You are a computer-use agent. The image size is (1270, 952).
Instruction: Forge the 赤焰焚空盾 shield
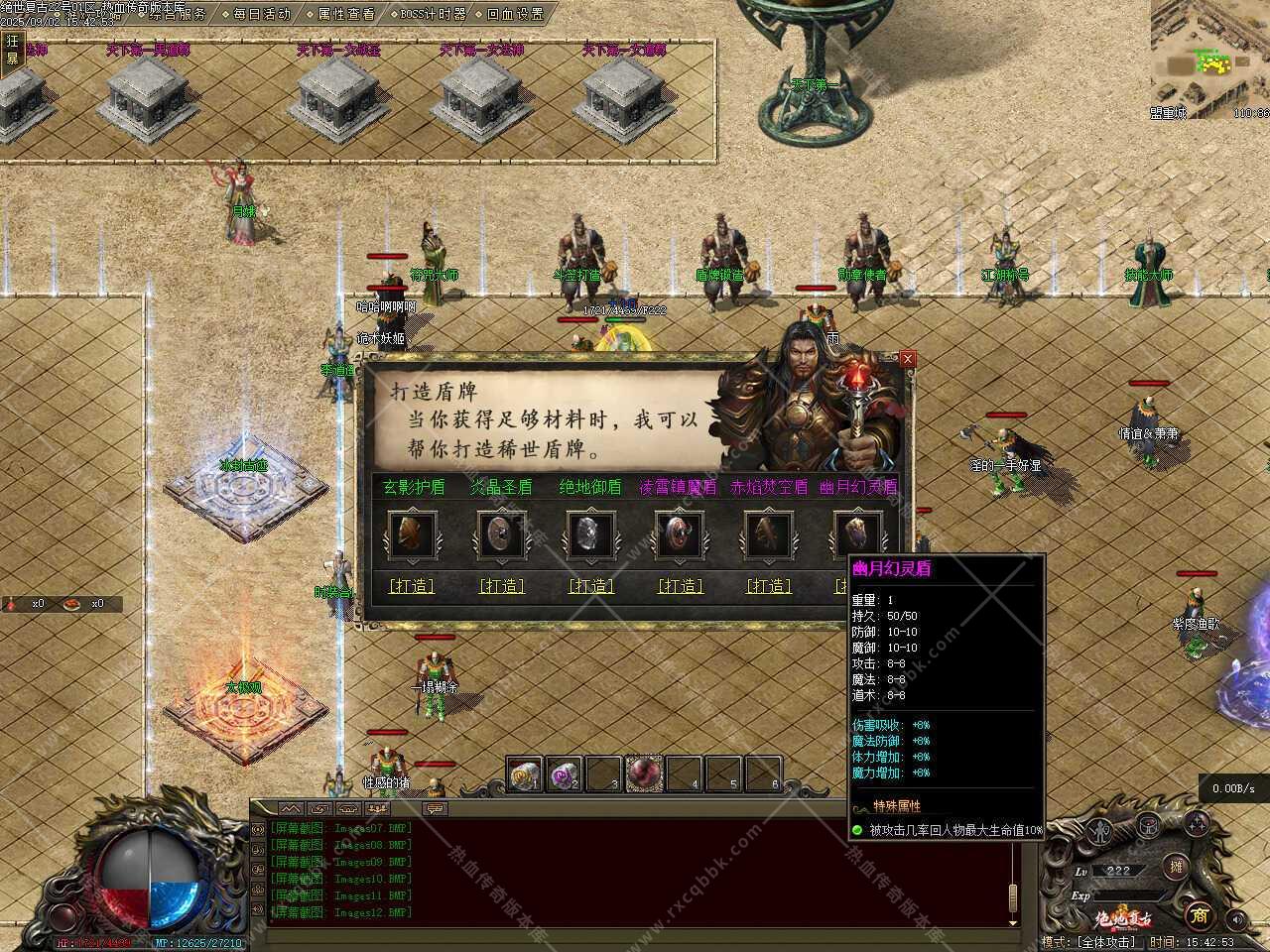(x=769, y=586)
